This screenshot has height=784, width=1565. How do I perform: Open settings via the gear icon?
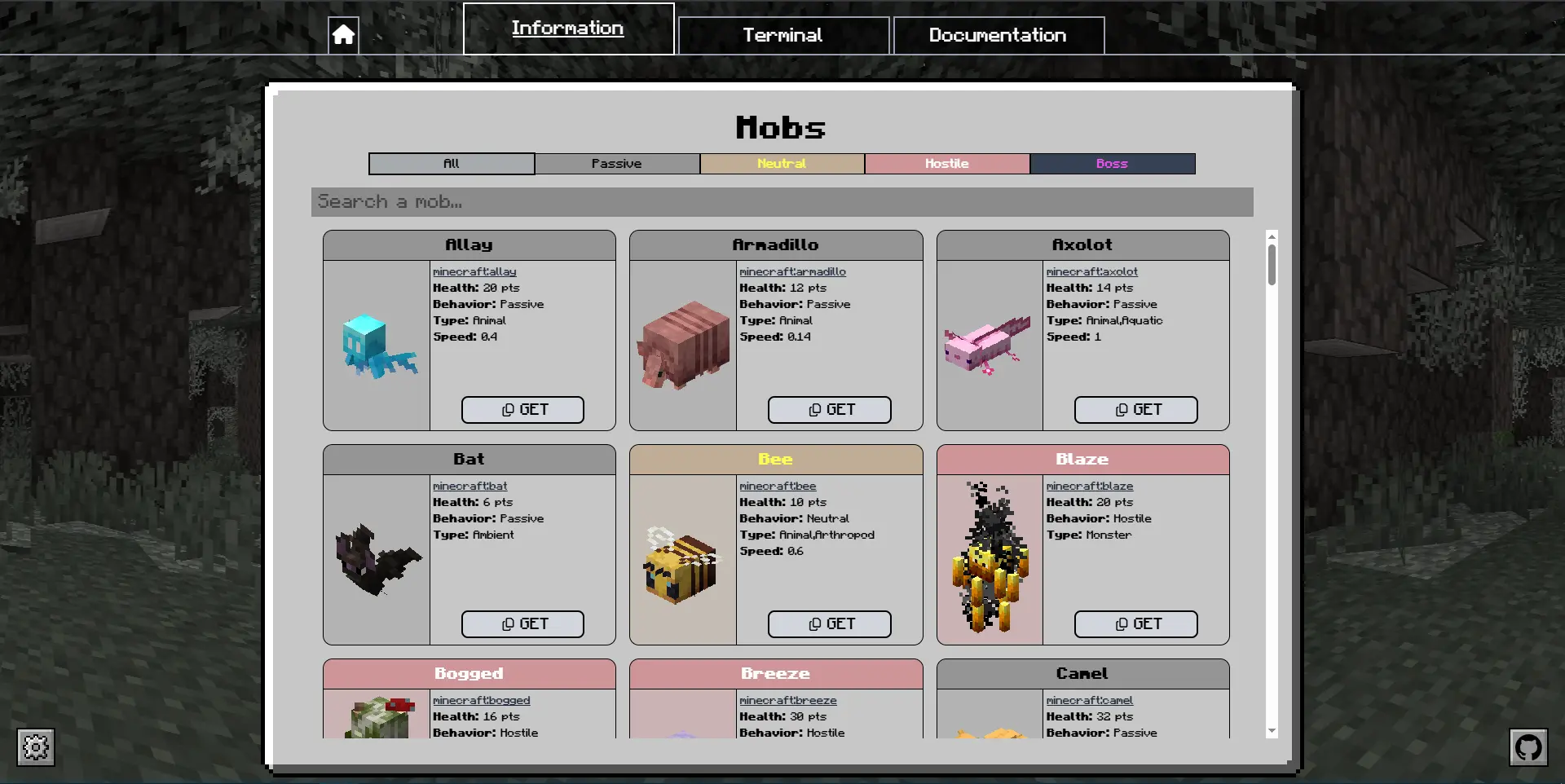click(35, 747)
